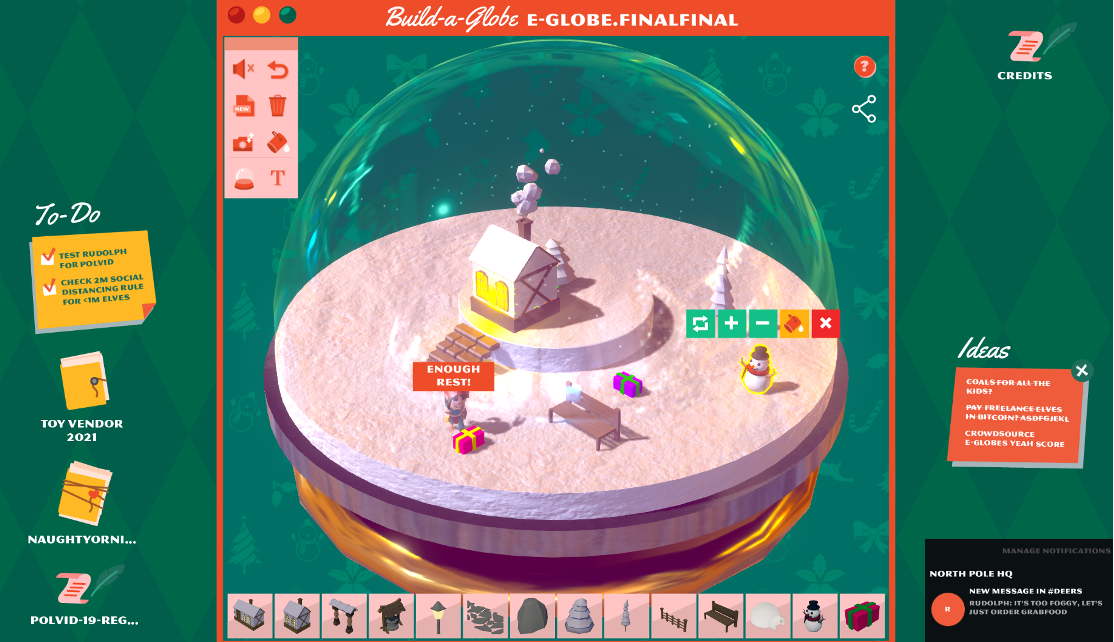This screenshot has width=1114, height=642.
Task: Rotate the selected snowman
Action: point(701,323)
